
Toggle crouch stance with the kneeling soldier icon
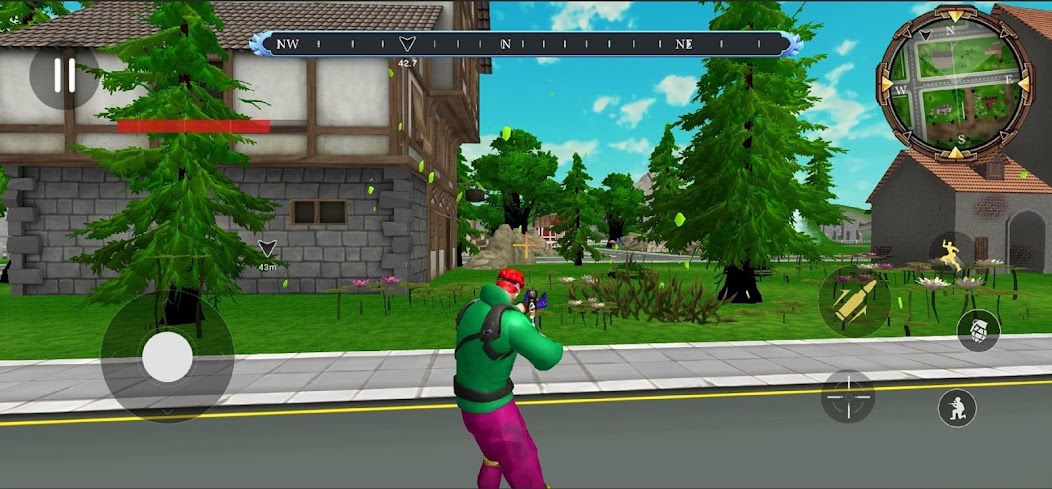957,408
